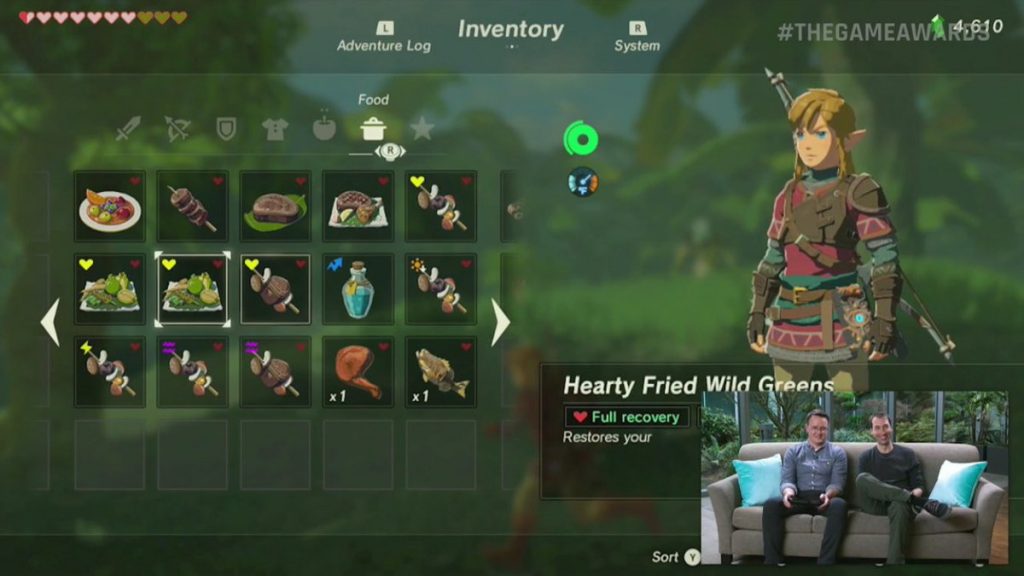Screen dimensions: 1024x576
Task: Choose the fruit plate dish
Action: 110,206
